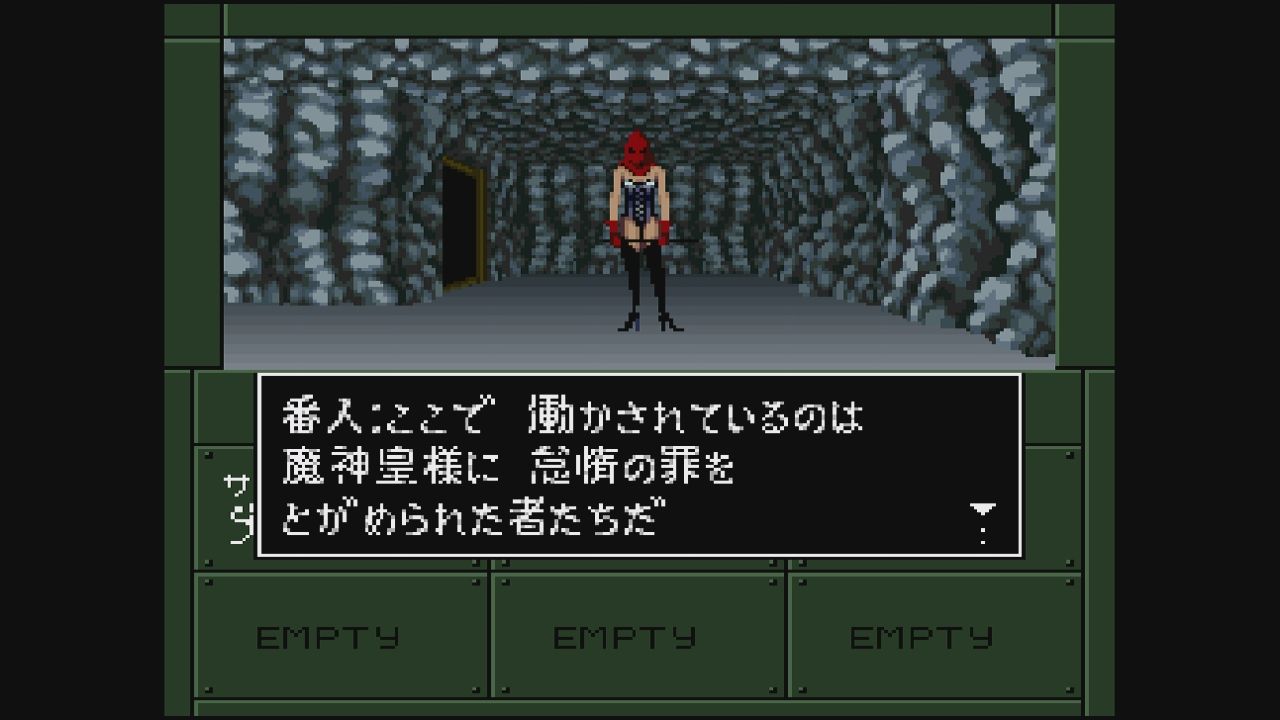This screenshot has height=720, width=1280.
Task: Click the guard's blue corset outfit
Action: (x=641, y=207)
